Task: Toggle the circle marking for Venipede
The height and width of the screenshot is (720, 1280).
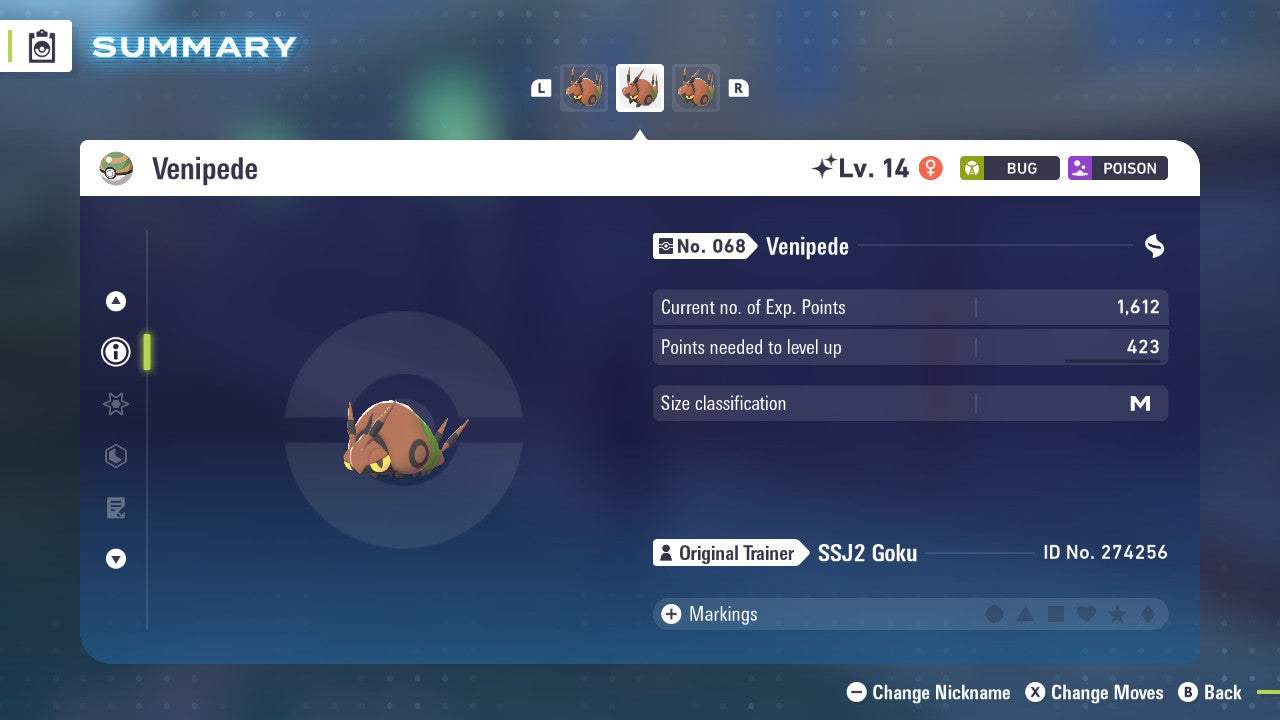Action: tap(995, 614)
